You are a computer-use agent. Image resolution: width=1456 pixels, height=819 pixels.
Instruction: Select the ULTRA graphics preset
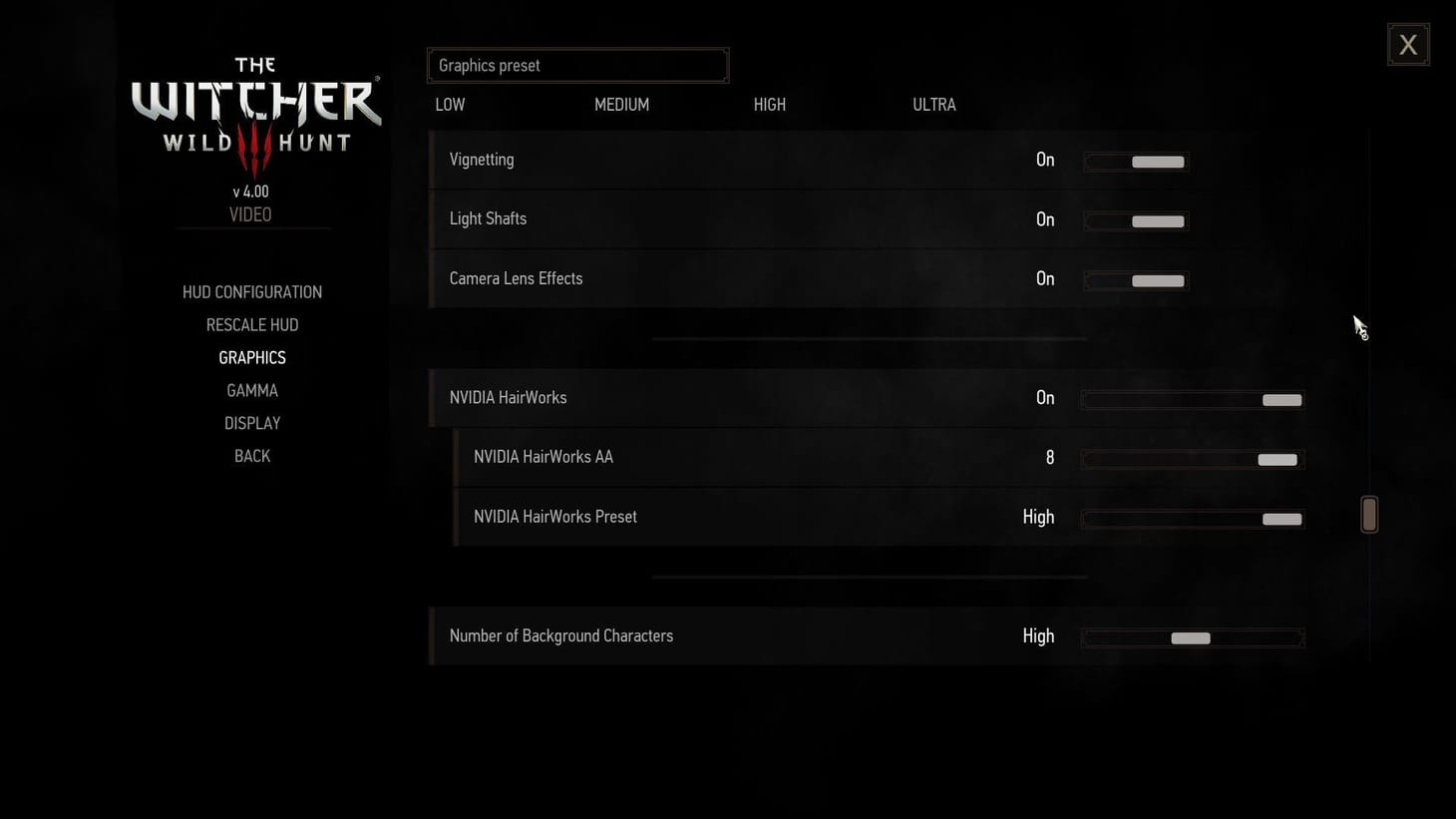click(x=933, y=104)
